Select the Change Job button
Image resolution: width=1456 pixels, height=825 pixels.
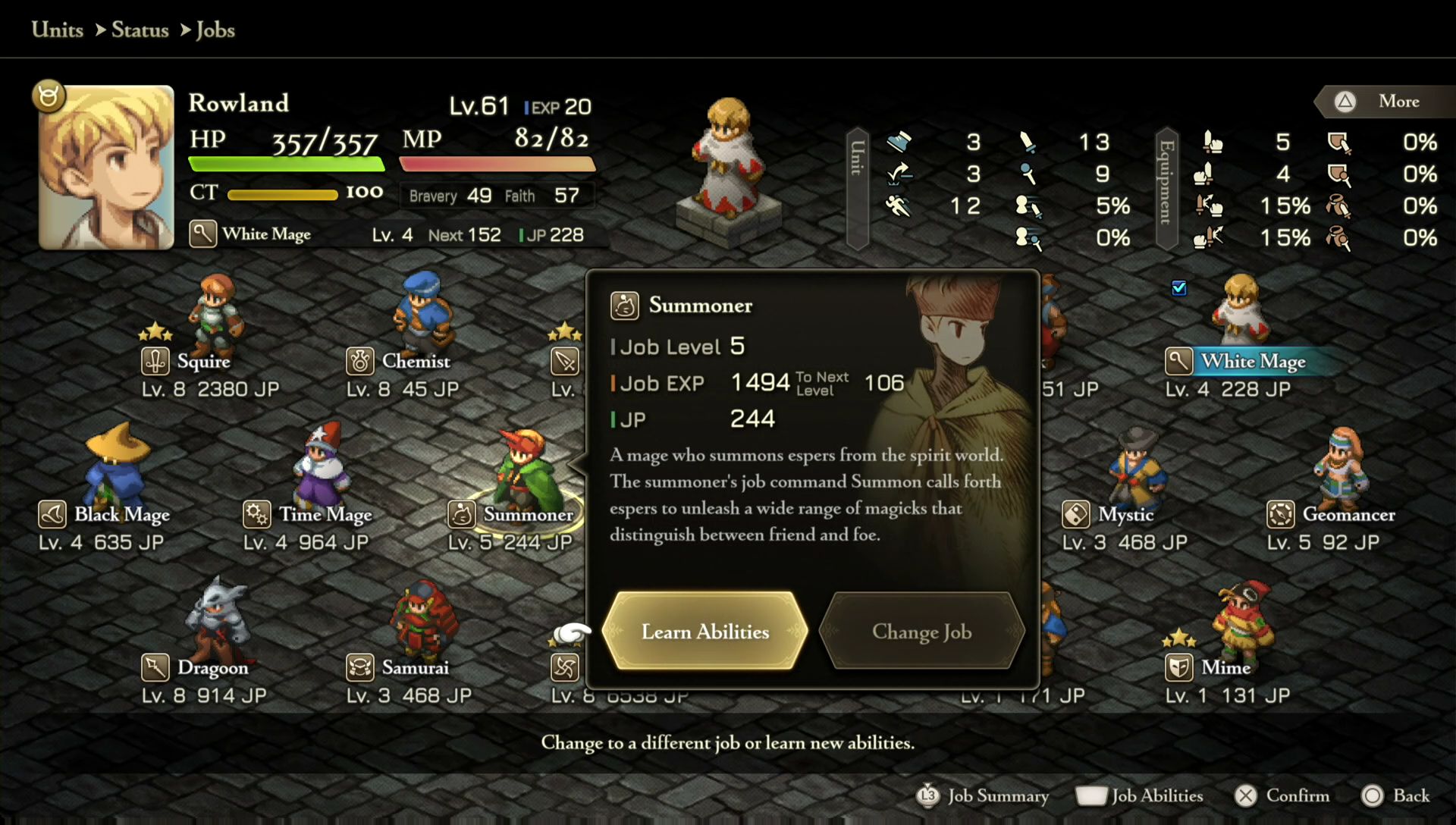click(x=921, y=632)
